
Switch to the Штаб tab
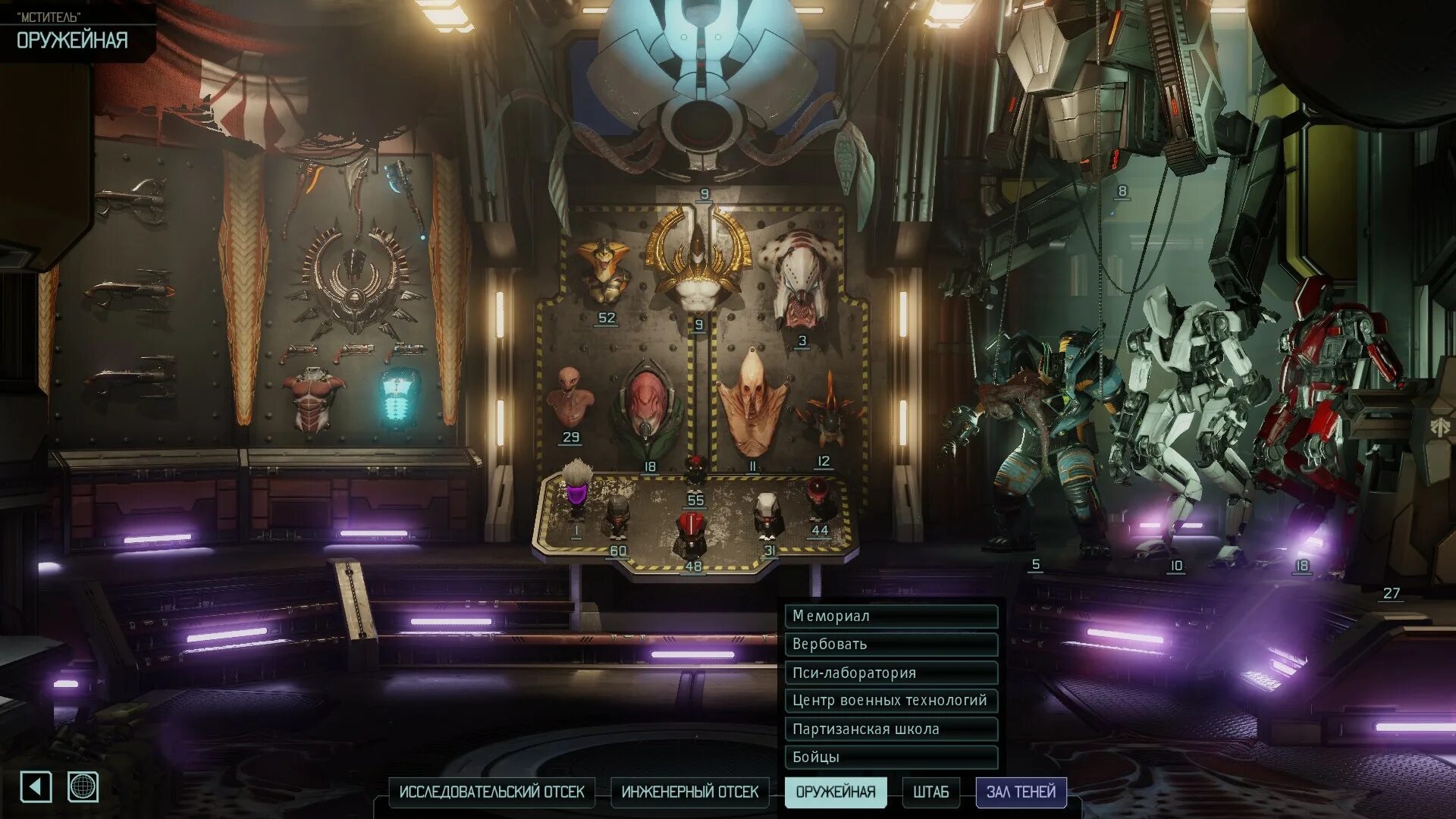(x=930, y=792)
